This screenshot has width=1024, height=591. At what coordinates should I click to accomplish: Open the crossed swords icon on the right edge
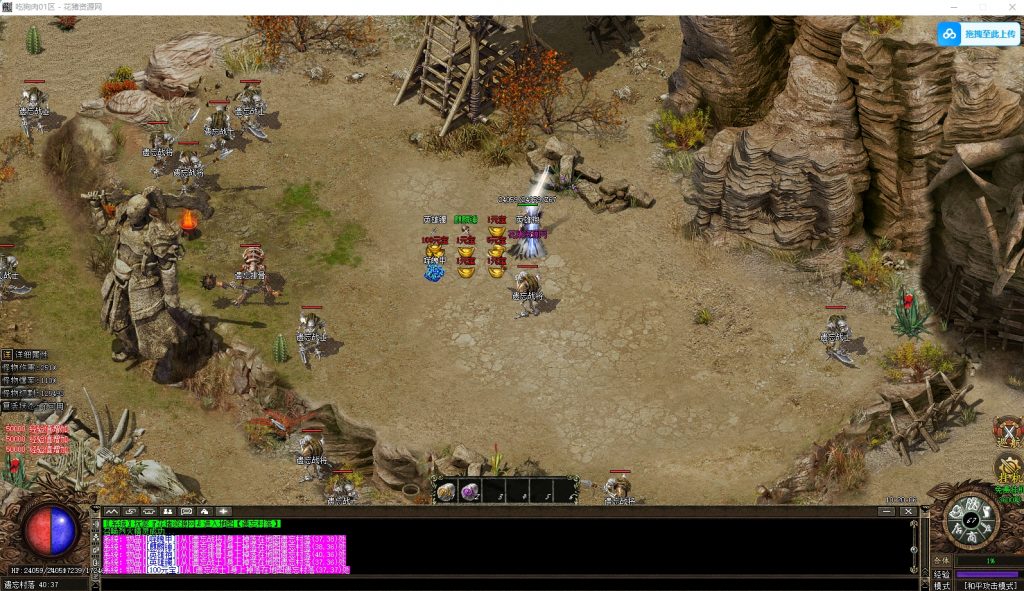[1009, 433]
